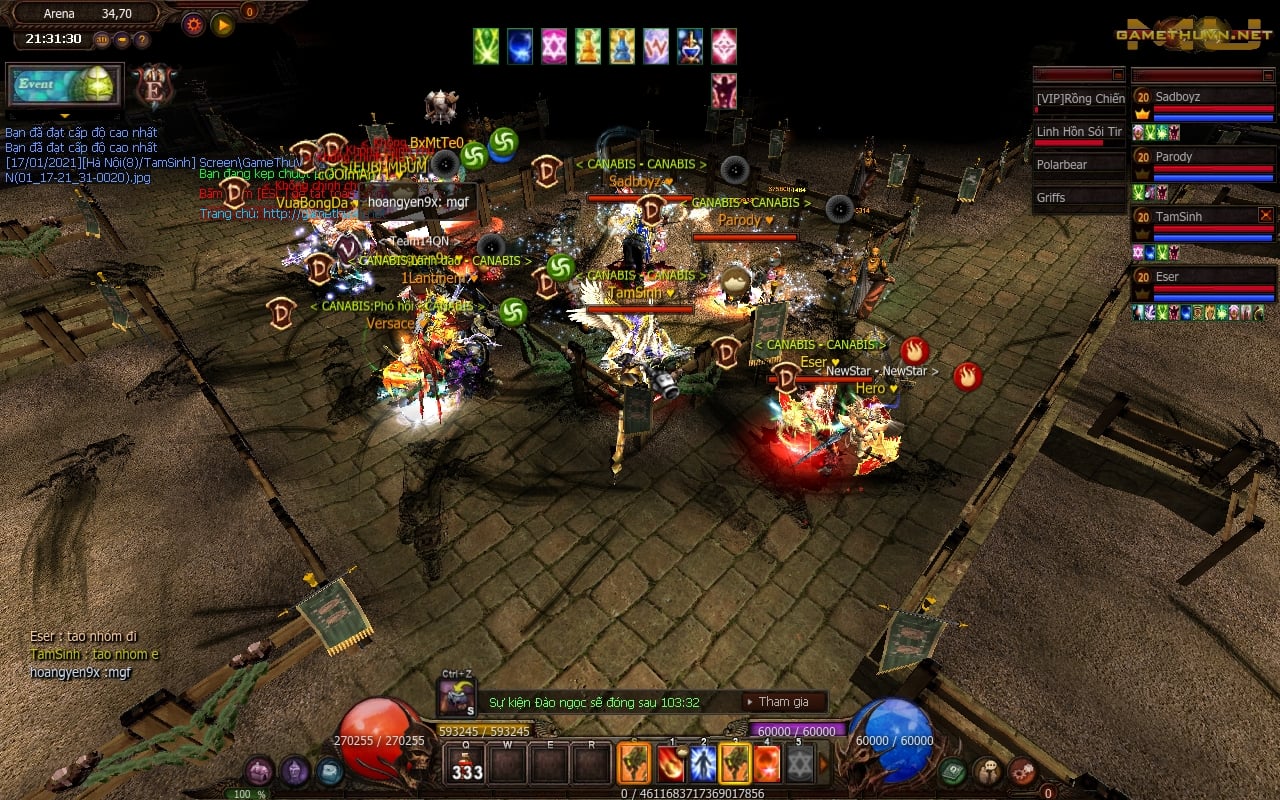The width and height of the screenshot is (1280, 800).
Task: Activate the fire meteor skill in slot 1
Action: [671, 764]
